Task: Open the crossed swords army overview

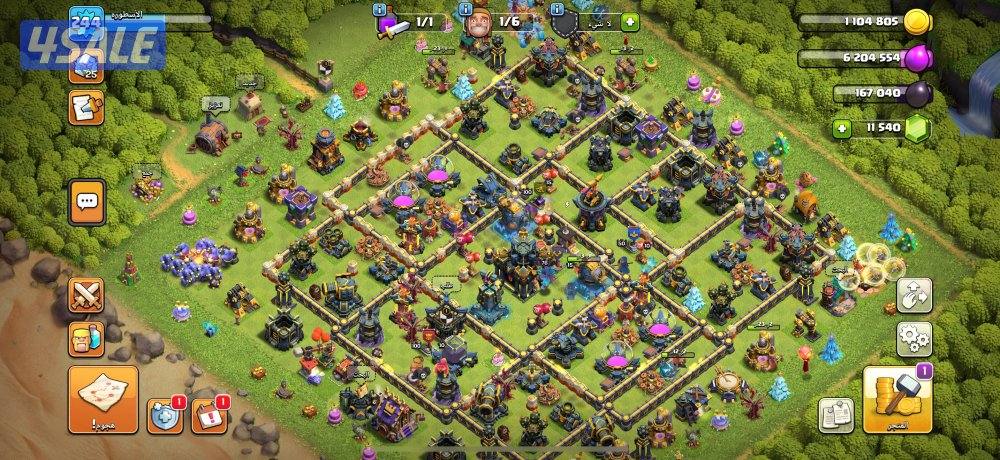Action: [87, 294]
